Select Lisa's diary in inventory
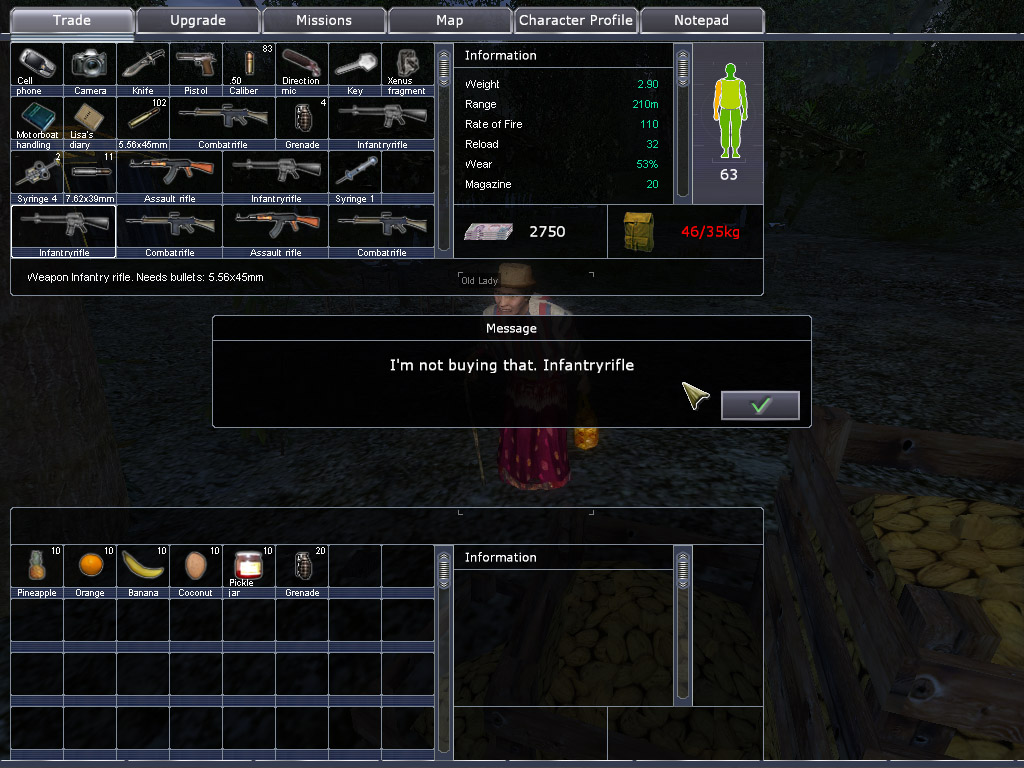1024x768 pixels. pos(90,121)
